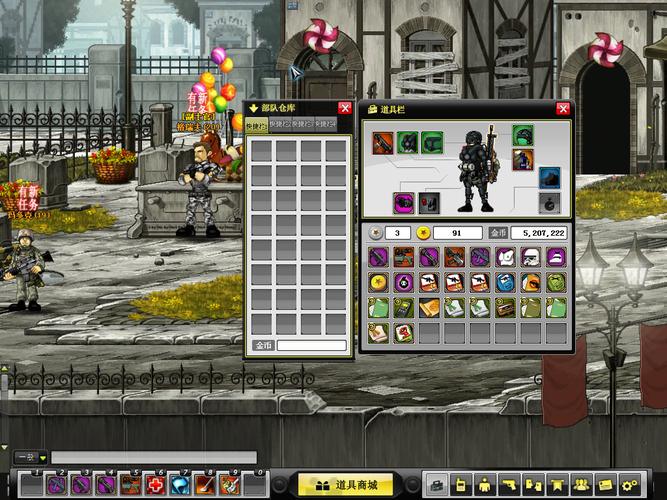Viewport: 667px width, 500px height.
Task: Close the 部队仓库 warehouse window
Action: 344,108
